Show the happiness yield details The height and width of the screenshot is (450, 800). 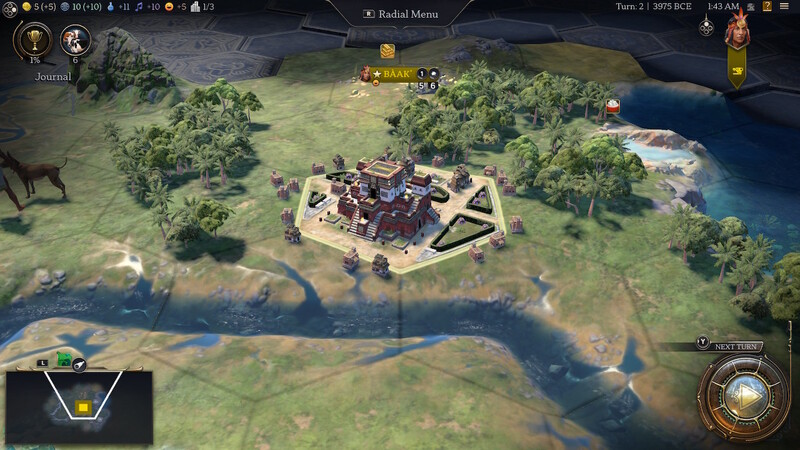pyautogui.click(x=174, y=7)
